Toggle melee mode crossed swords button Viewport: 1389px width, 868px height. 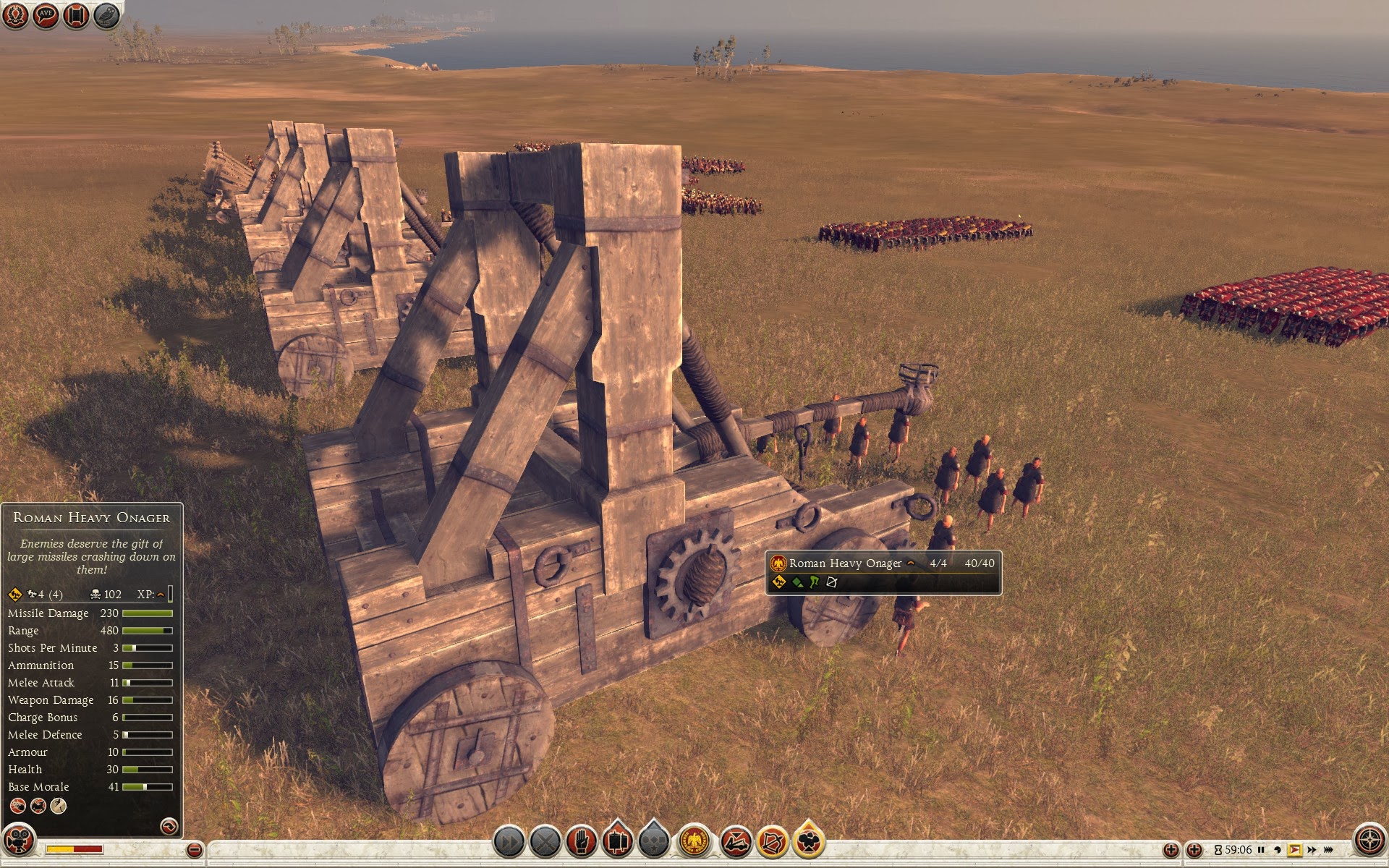click(545, 842)
